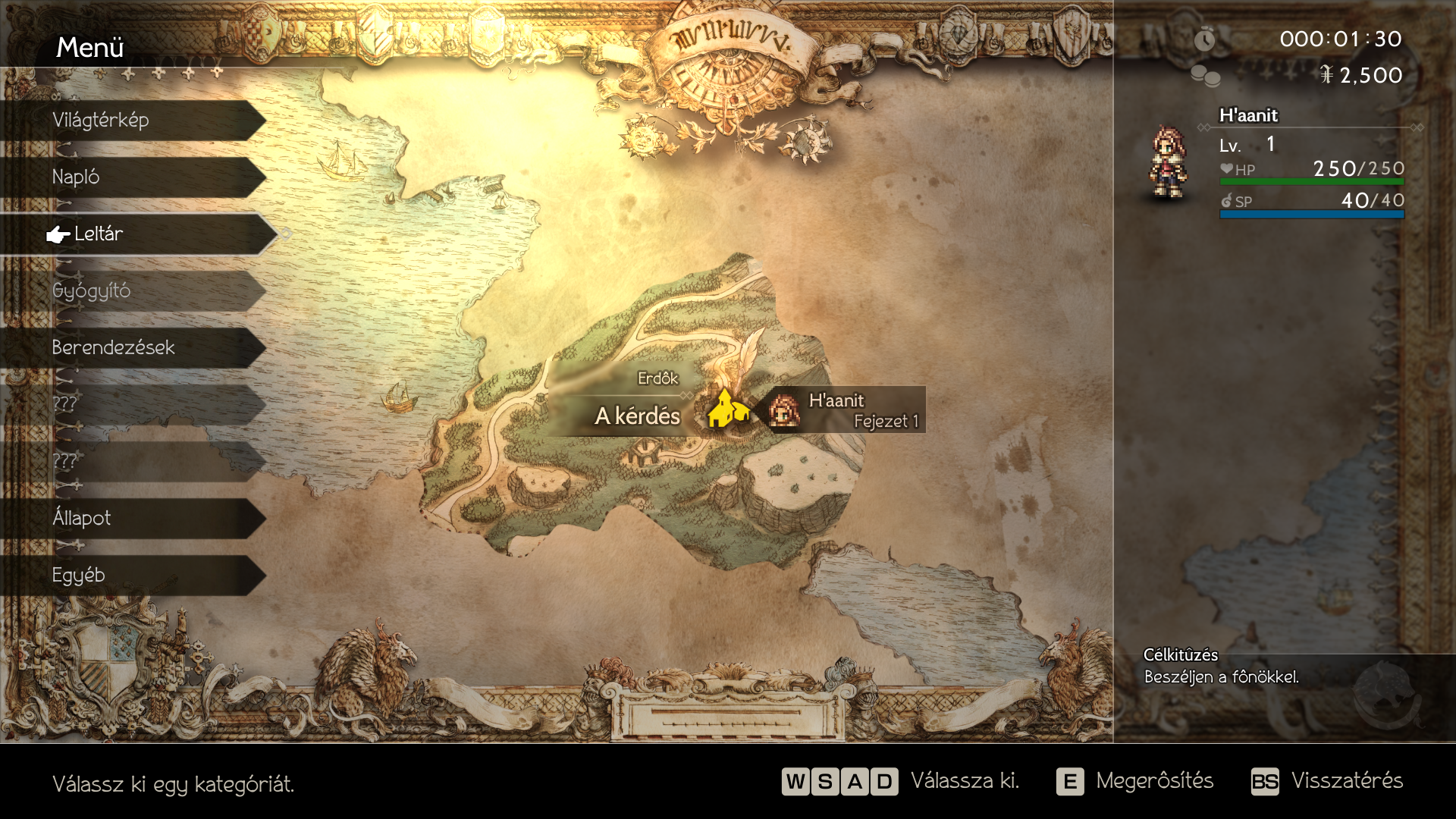
Task: Select H'aanit Fejezet 1 map marker
Action: coord(846,410)
